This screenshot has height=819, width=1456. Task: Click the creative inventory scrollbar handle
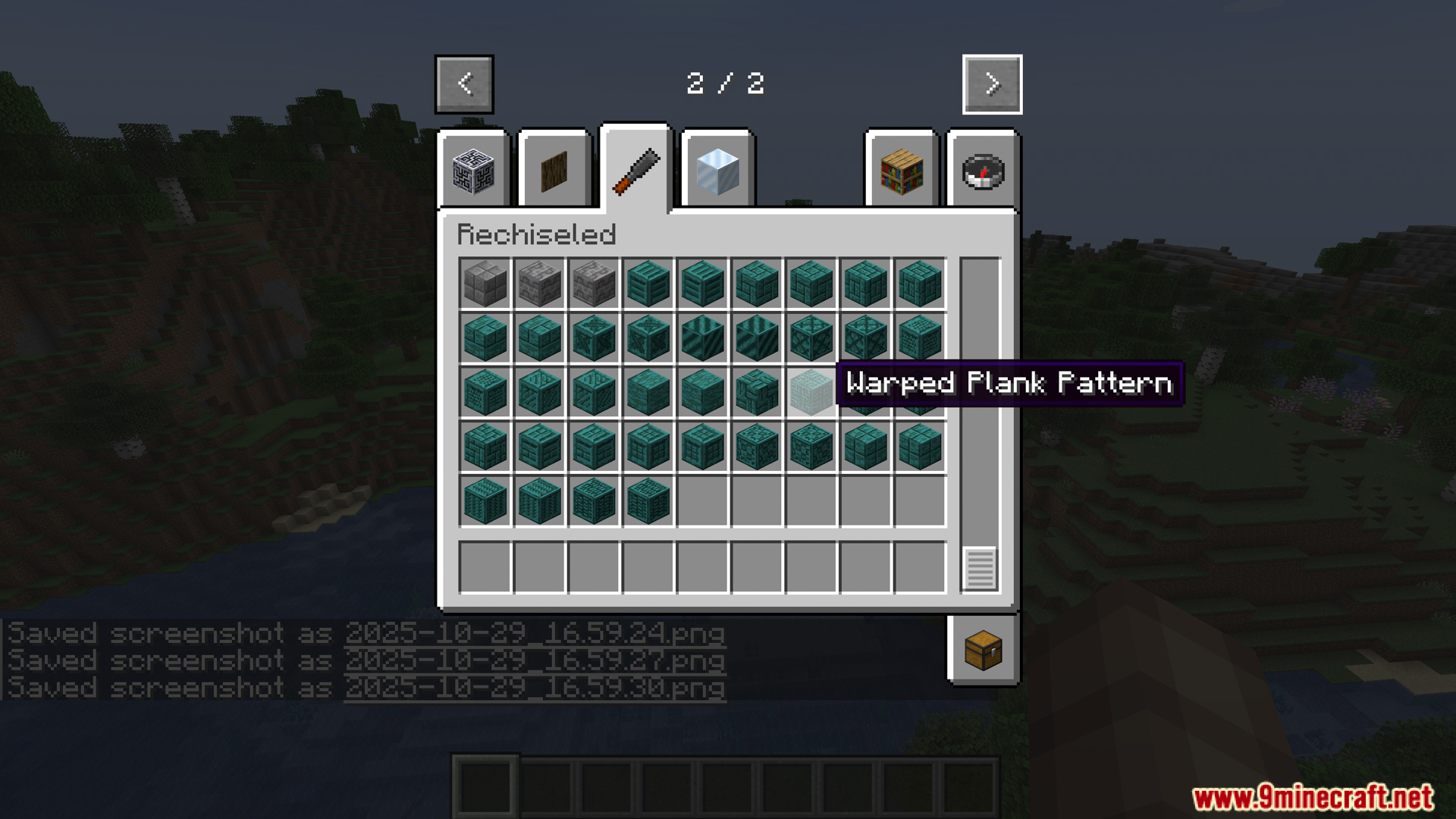(x=979, y=568)
